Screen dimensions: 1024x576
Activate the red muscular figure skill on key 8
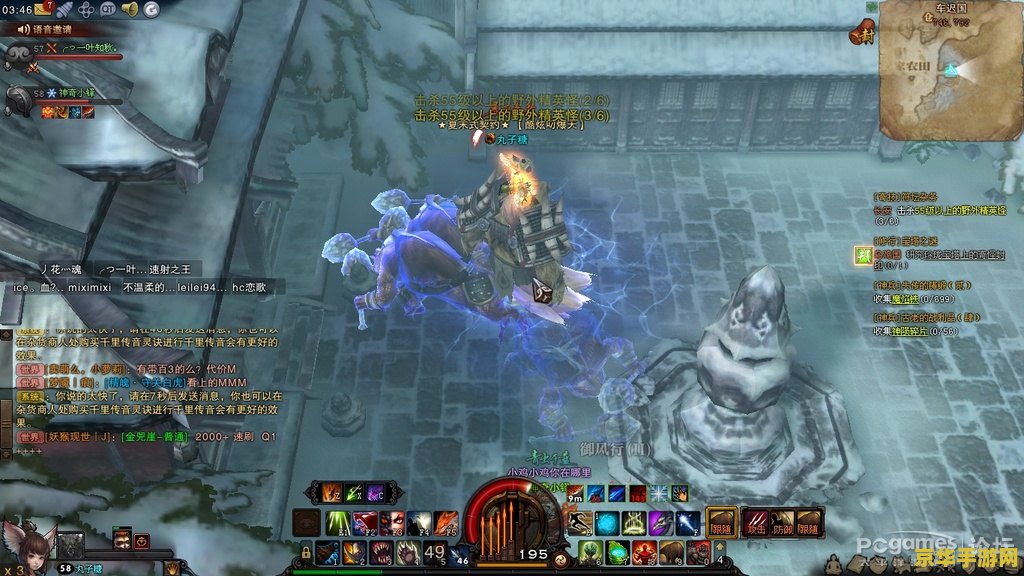pos(671,552)
